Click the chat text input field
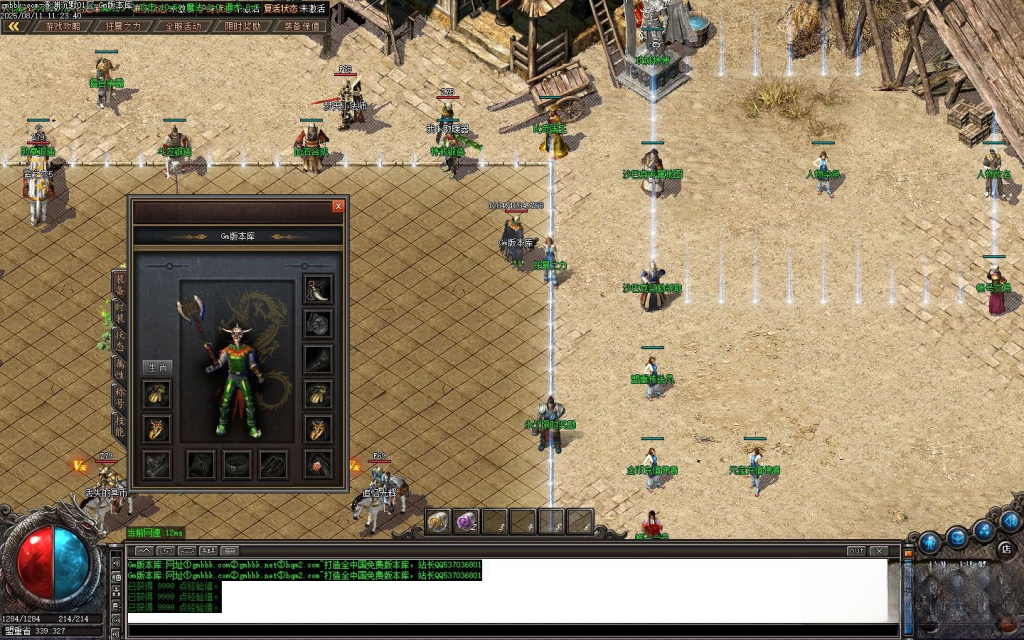Screen dimensions: 1024x640 [x=500, y=631]
